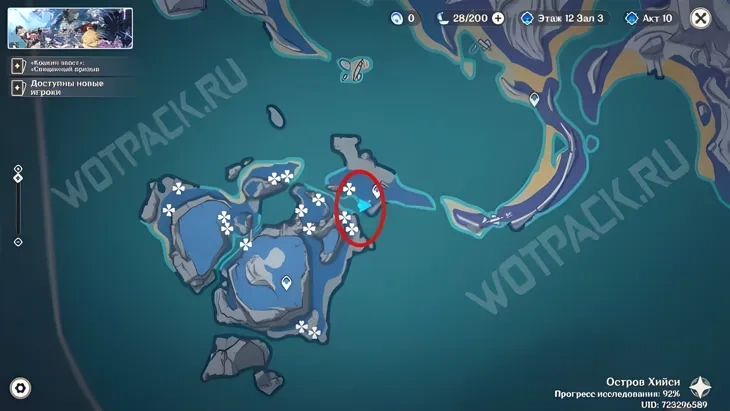Viewport: 730px width, 411px height.
Task: Open the card event notification above 'Доступны новые игроки'
Action: pyautogui.click(x=60, y=65)
